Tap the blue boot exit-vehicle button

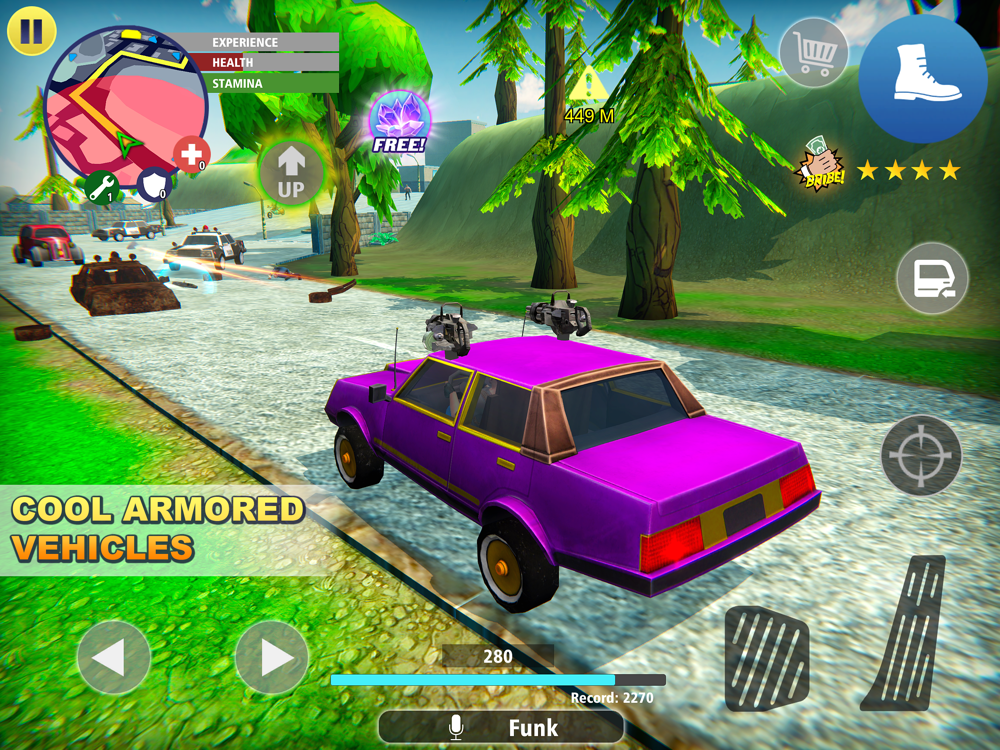923,79
